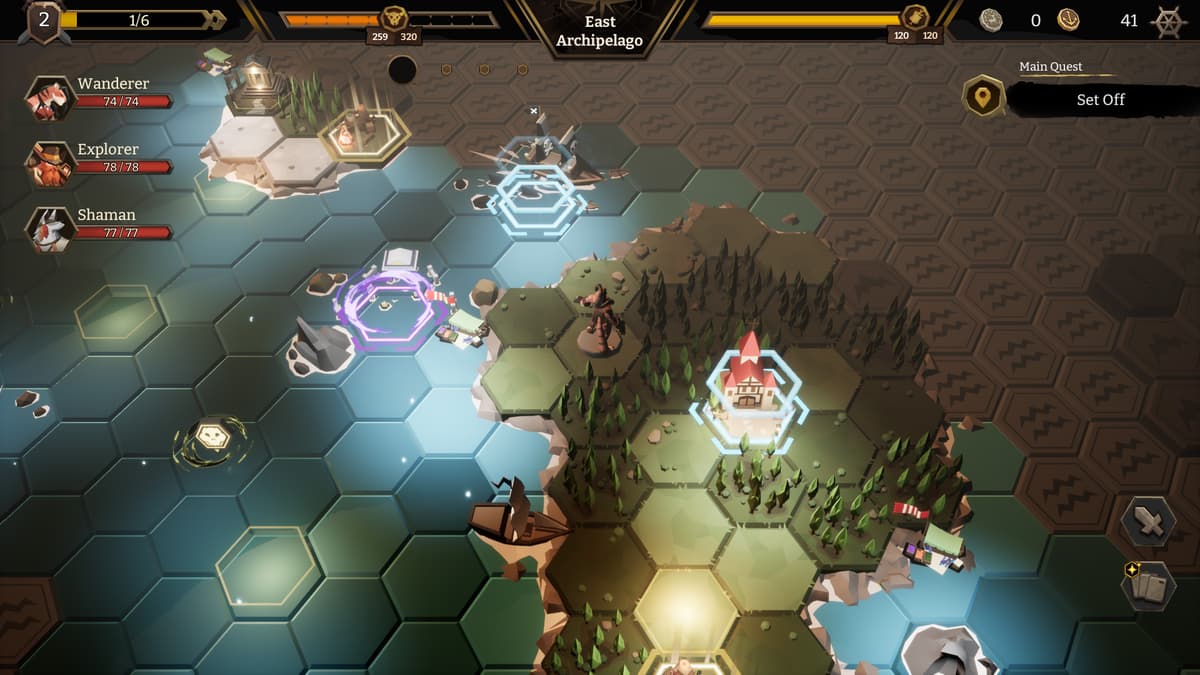
Task: Click the main quest location pin icon
Action: click(983, 97)
